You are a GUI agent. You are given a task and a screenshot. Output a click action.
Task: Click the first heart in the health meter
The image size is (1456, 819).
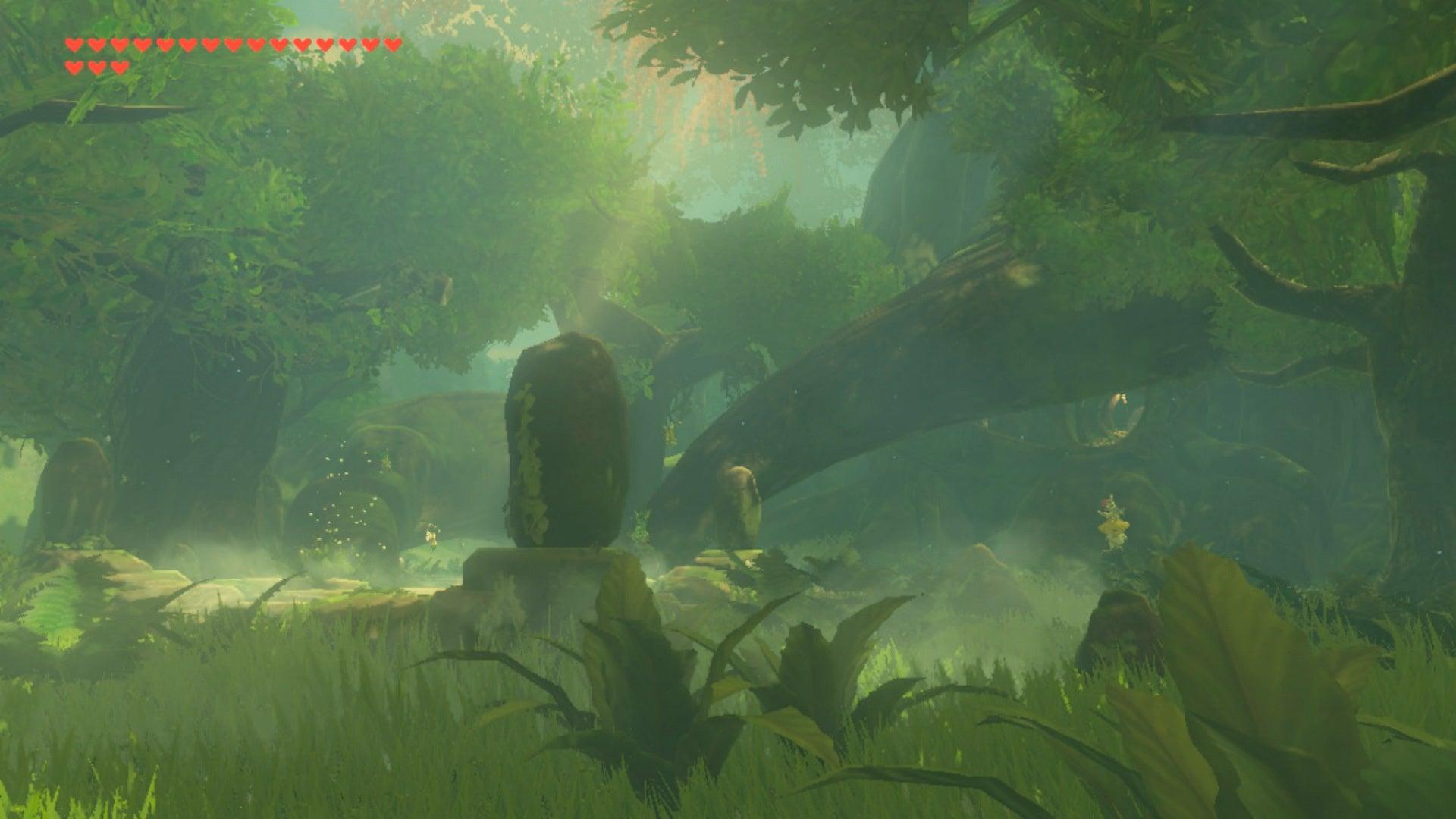(74, 44)
